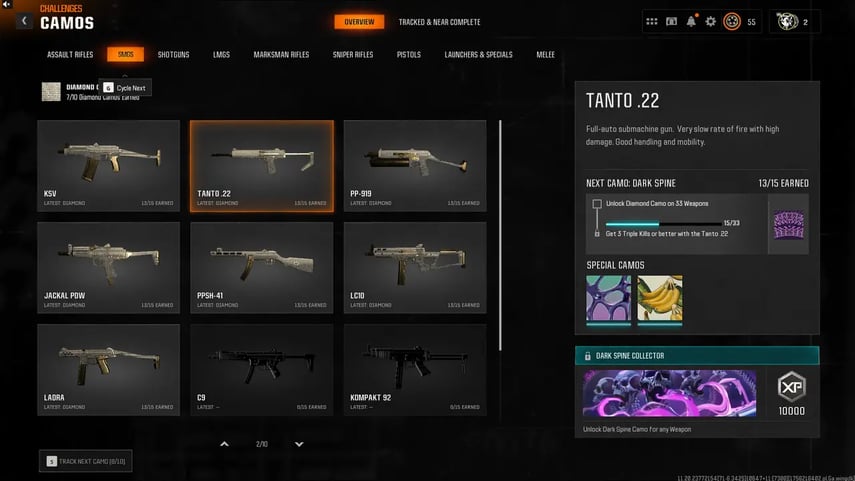Image resolution: width=855 pixels, height=481 pixels.
Task: Select the Jackal PDW weapon tile
Action: [109, 267]
